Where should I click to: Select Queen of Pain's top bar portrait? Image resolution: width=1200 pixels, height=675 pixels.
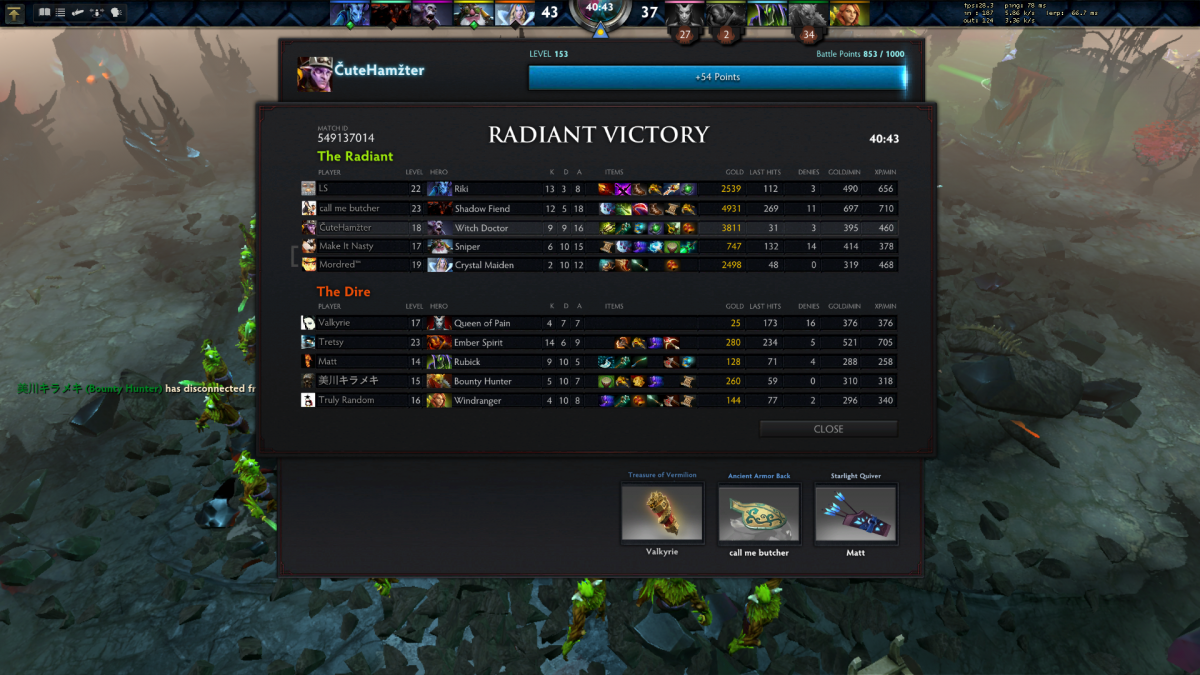pos(685,13)
